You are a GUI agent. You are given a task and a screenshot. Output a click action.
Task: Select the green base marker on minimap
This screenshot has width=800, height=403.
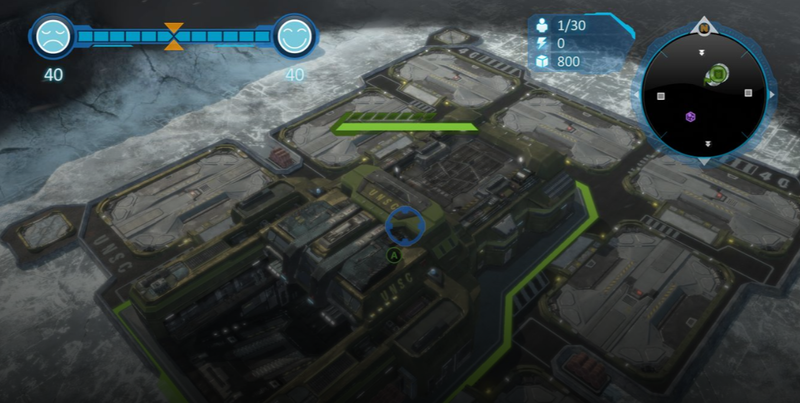tap(718, 74)
